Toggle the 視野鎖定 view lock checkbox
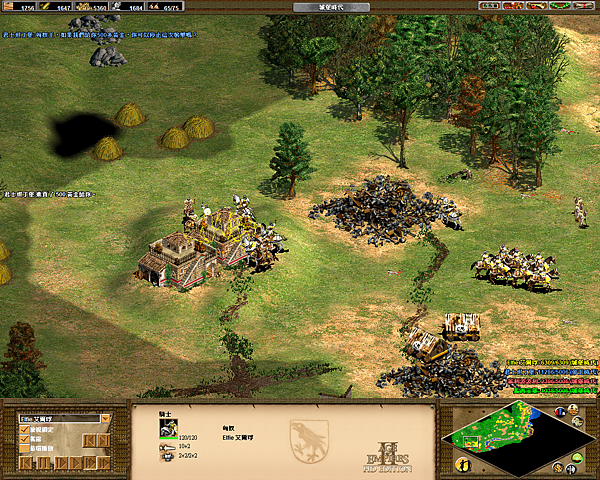This screenshot has height=480, width=600. (25, 429)
